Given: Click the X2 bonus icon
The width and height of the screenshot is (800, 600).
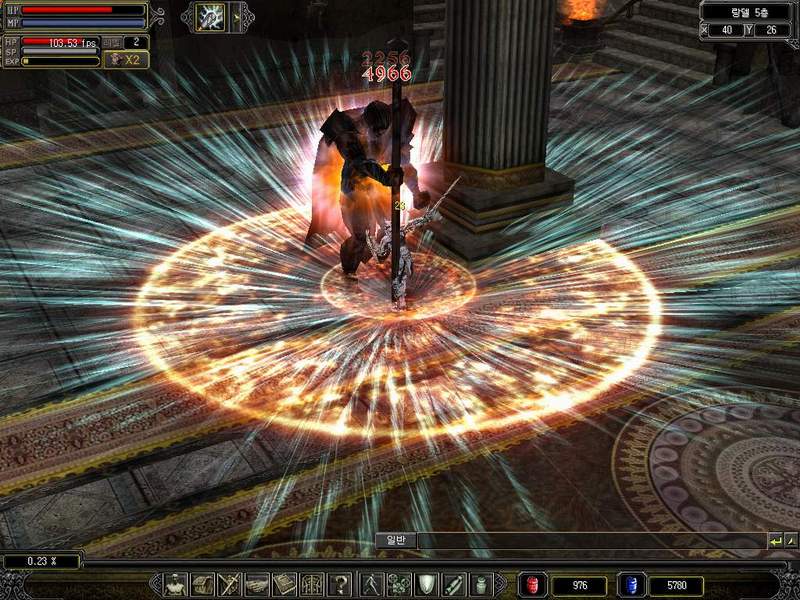Looking at the screenshot, I should click(126, 59).
